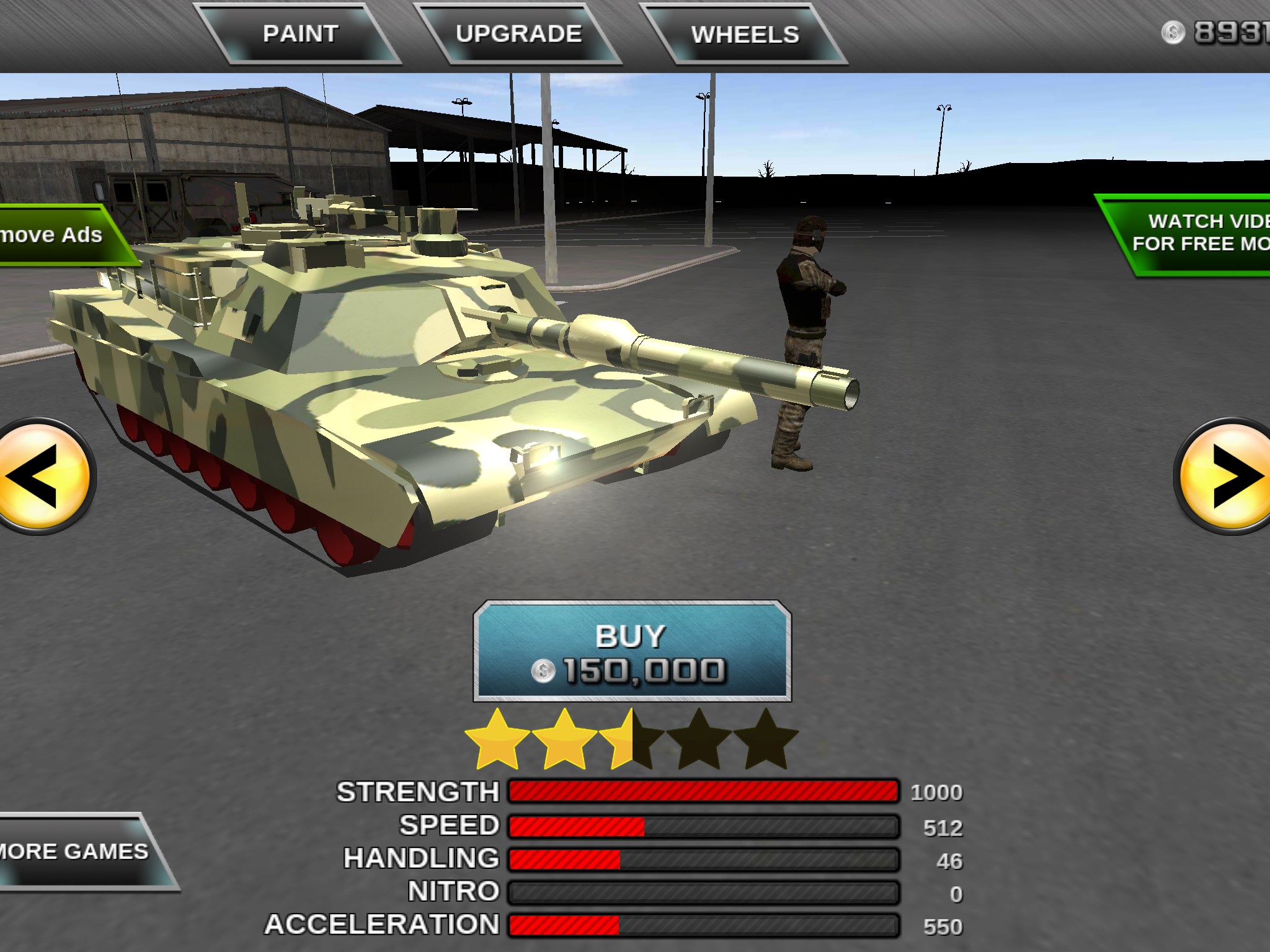Show the next vehicle with right arrow
Image resolution: width=1270 pixels, height=952 pixels.
(x=1226, y=477)
